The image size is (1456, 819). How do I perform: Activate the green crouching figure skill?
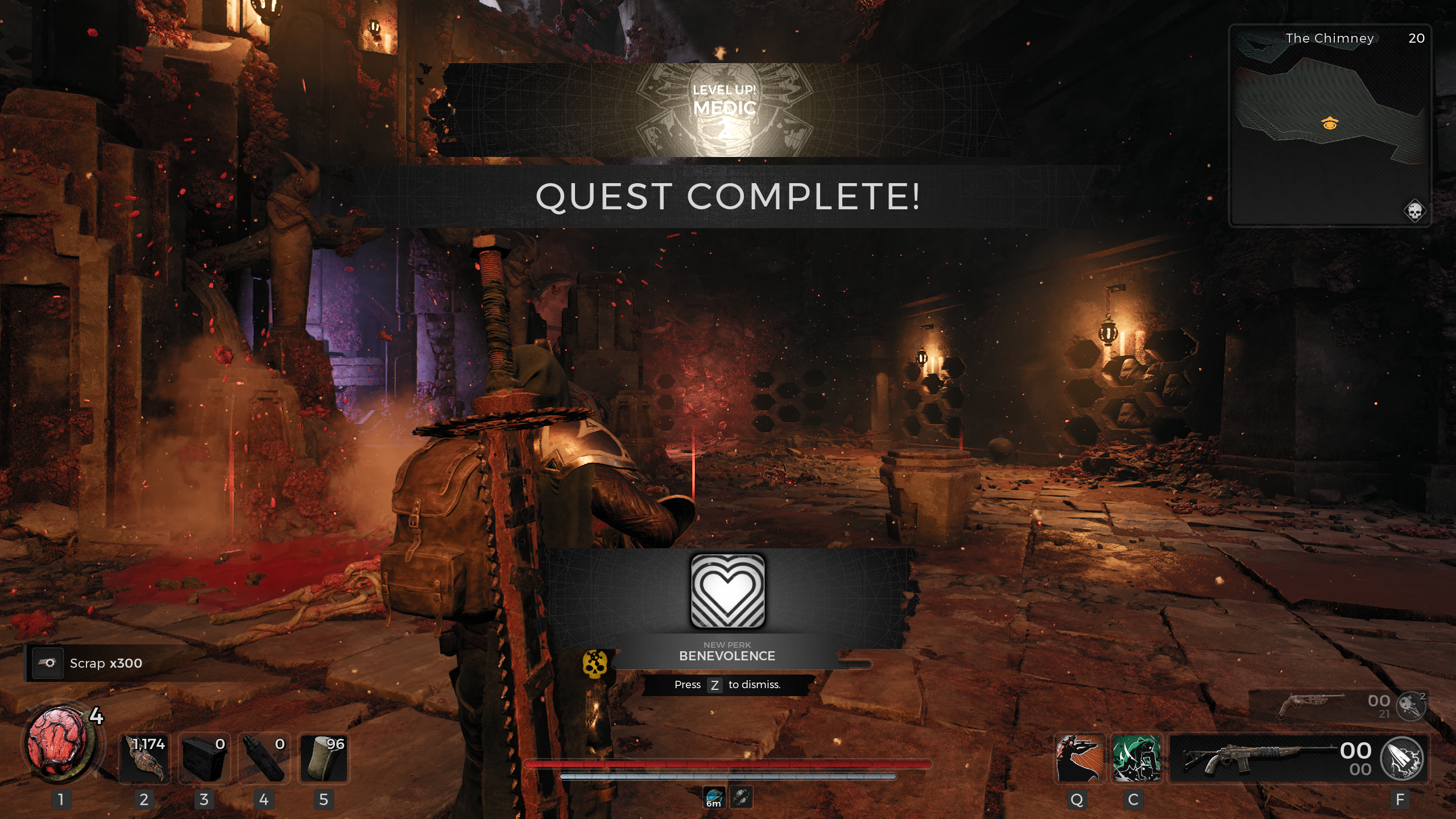pyautogui.click(x=1136, y=758)
